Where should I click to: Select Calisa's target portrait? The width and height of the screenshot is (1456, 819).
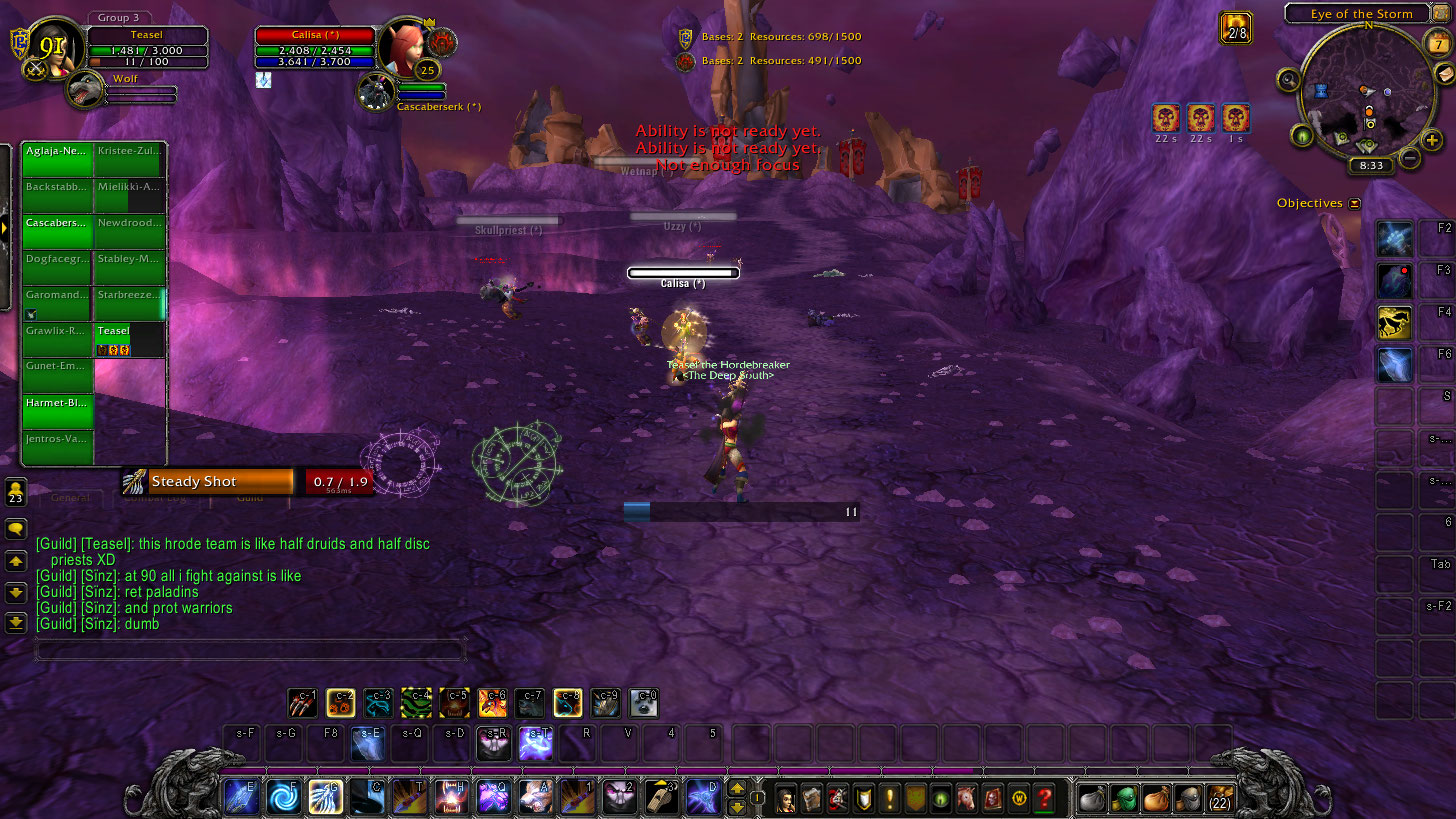click(x=406, y=46)
